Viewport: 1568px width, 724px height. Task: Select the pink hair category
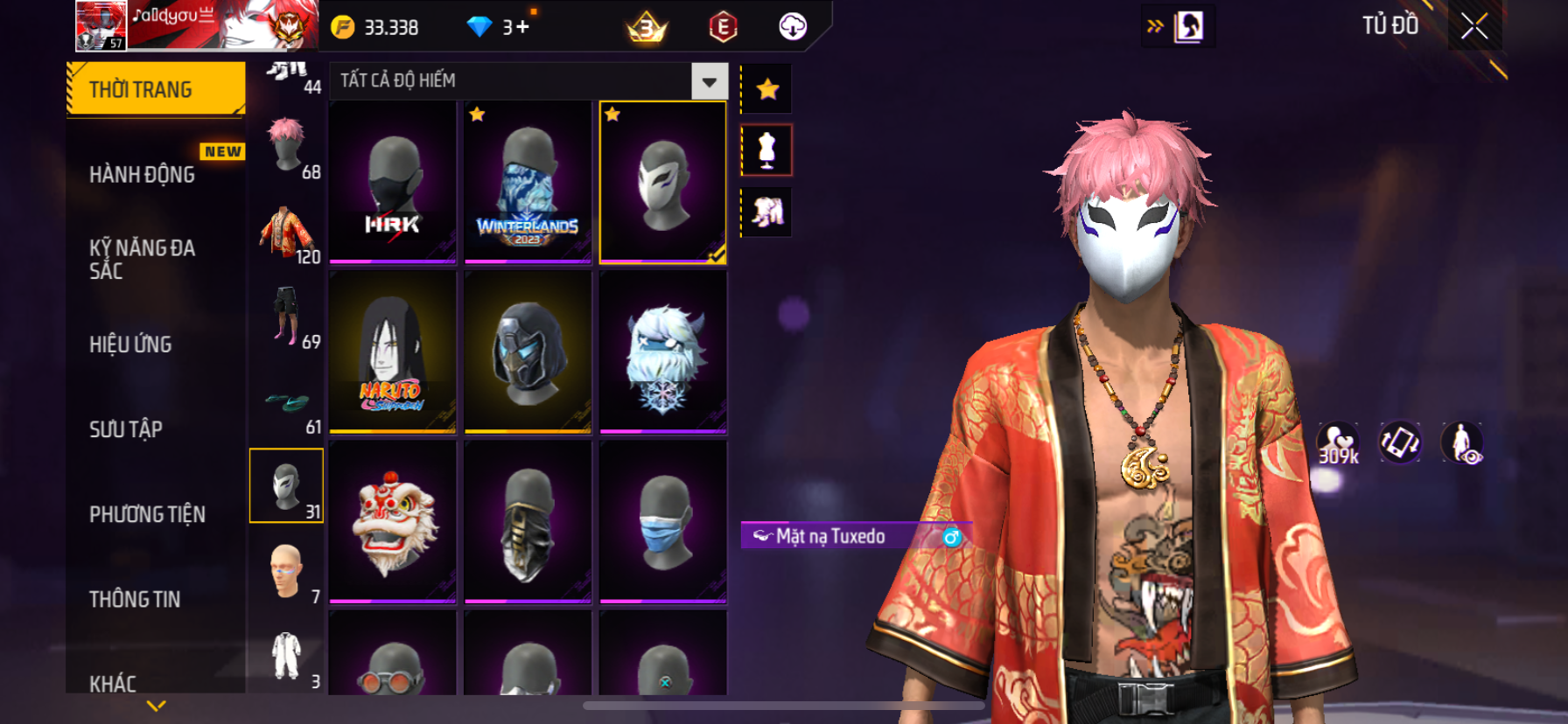coord(286,145)
